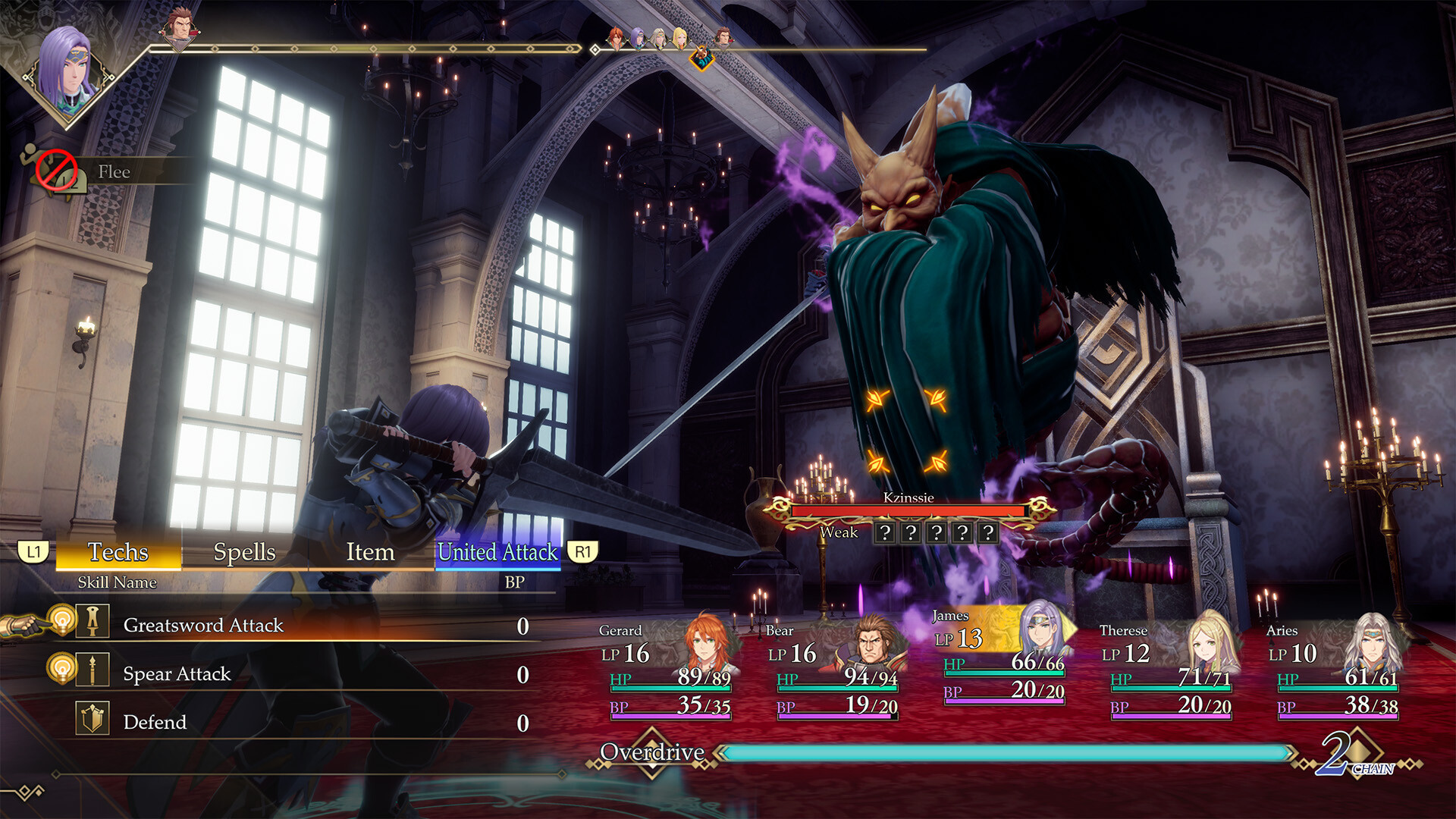The height and width of the screenshot is (819, 1456).
Task: Switch to the Spells tab
Action: click(x=244, y=552)
